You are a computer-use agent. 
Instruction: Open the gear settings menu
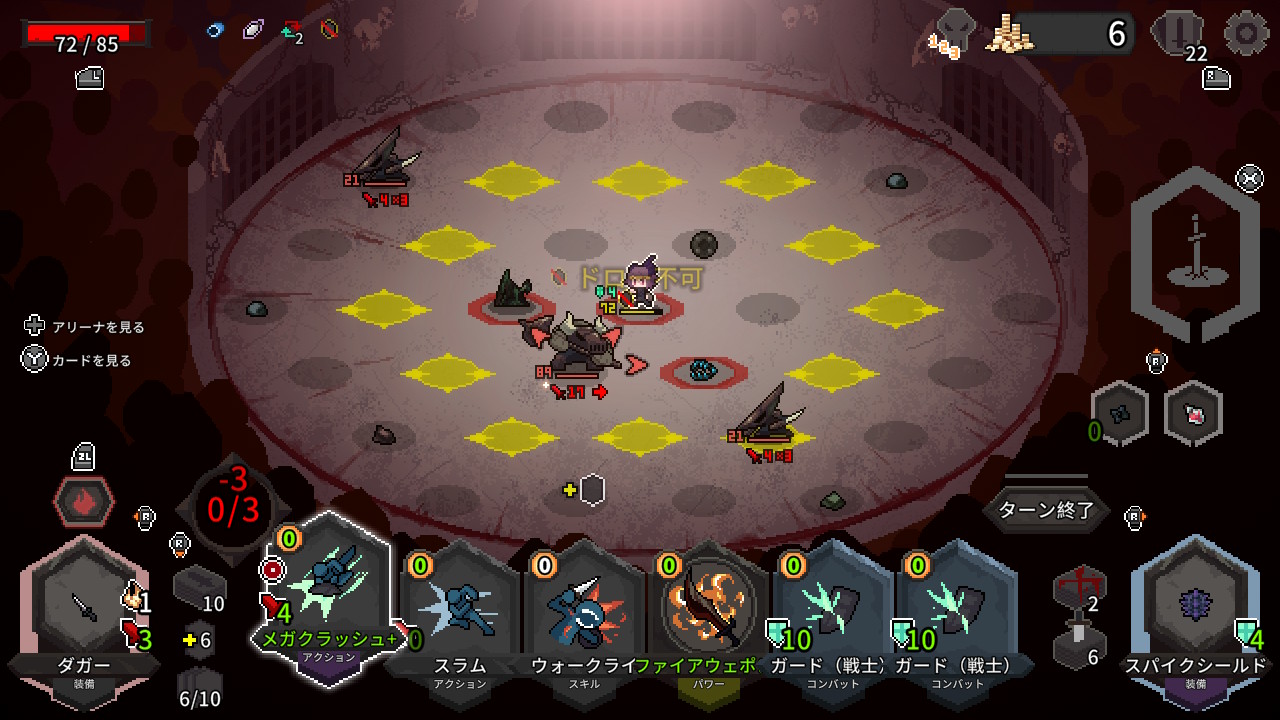pos(1246,33)
